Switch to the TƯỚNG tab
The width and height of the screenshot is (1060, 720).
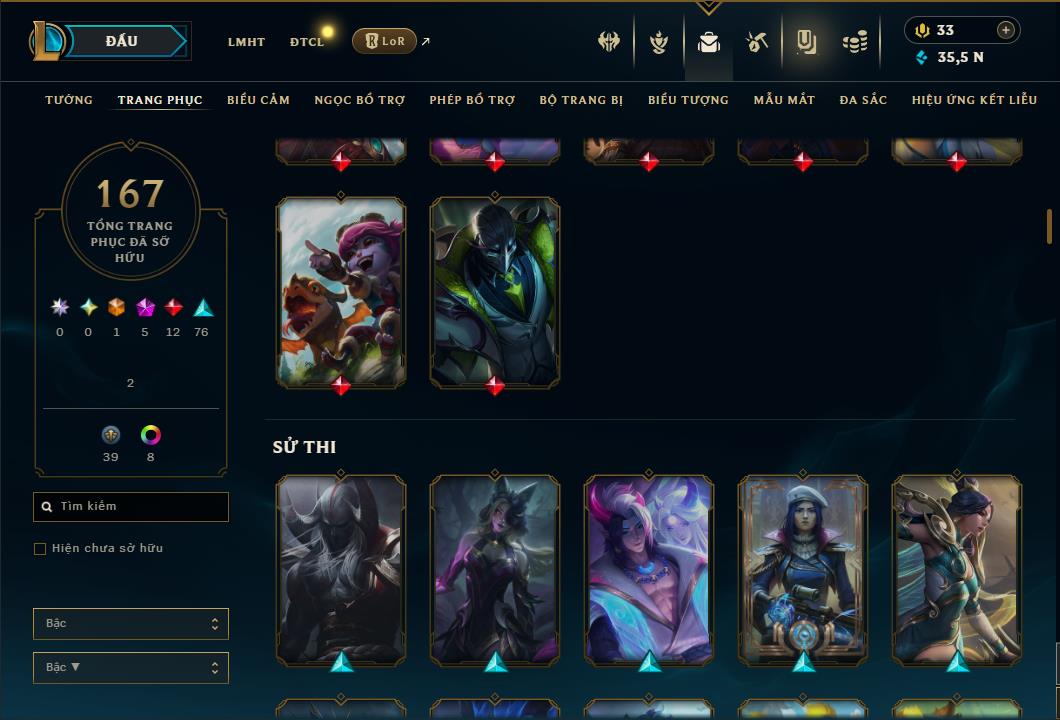[69, 100]
